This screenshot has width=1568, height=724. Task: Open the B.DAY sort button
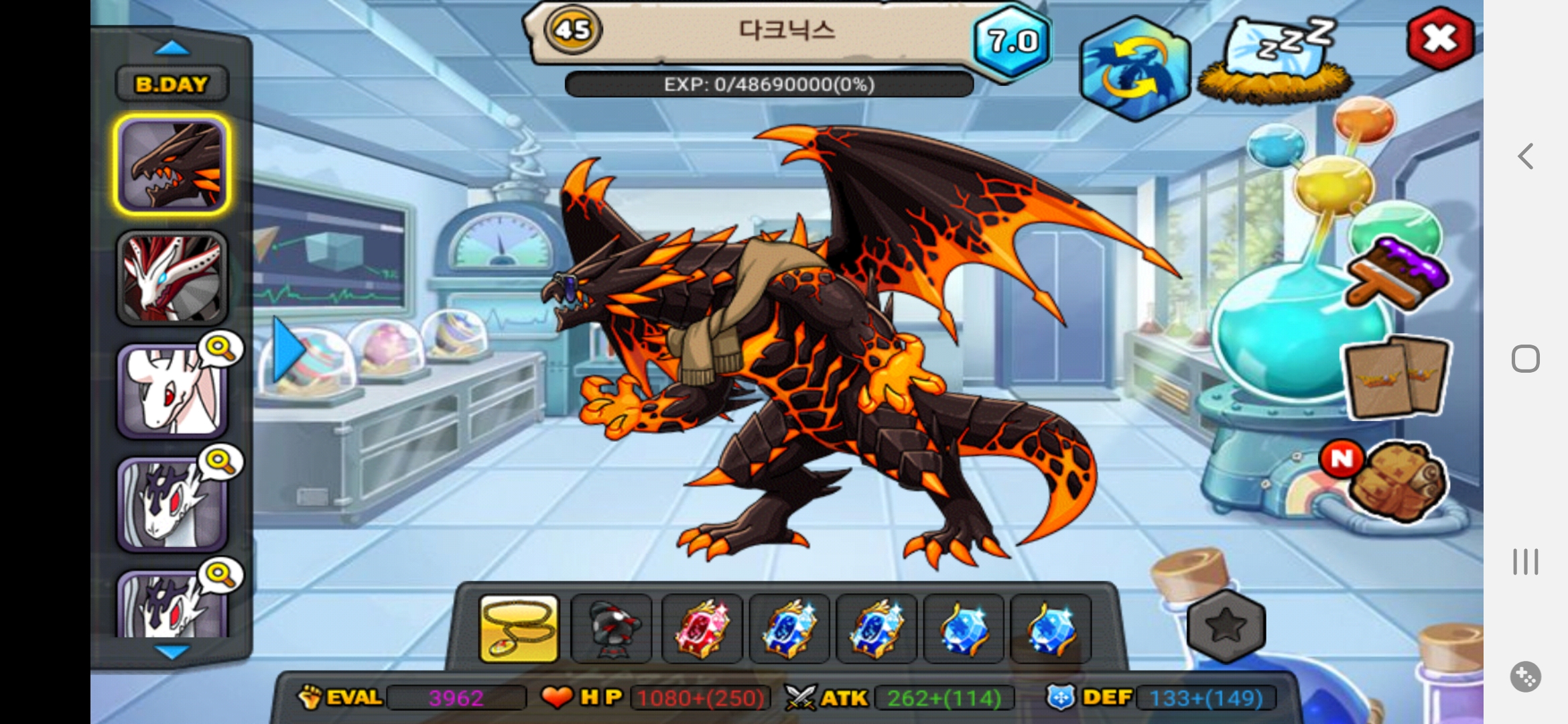click(172, 84)
